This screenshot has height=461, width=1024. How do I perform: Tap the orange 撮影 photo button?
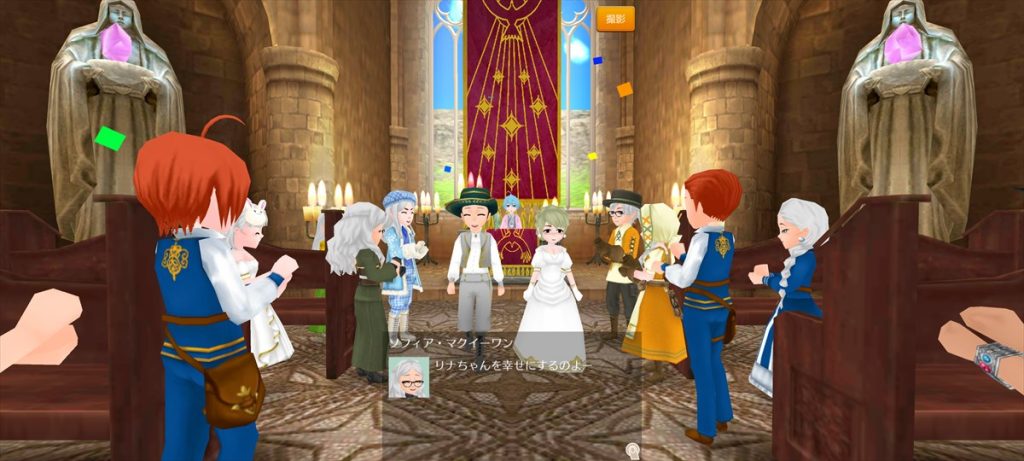click(x=615, y=18)
